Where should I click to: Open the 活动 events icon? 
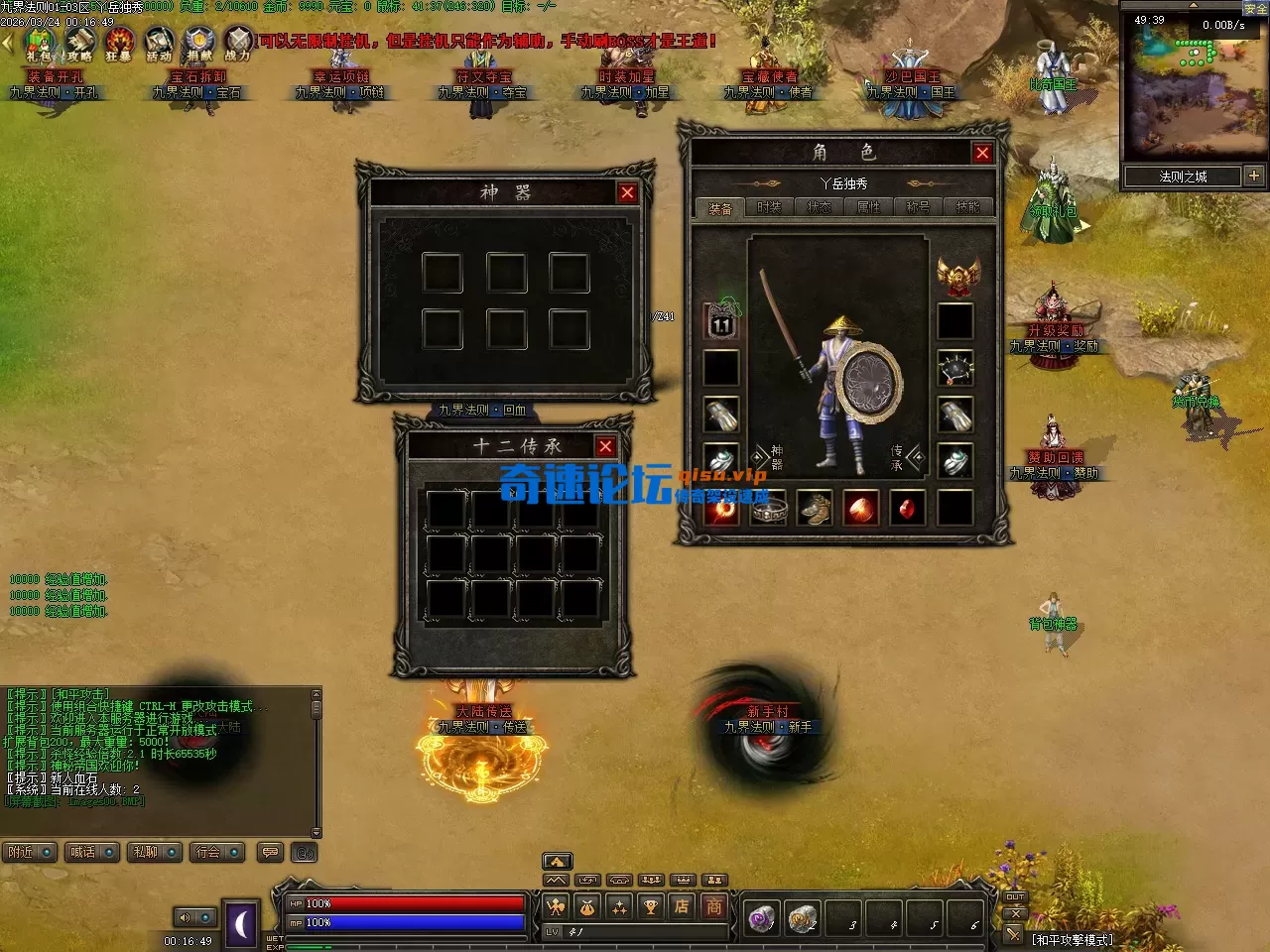[x=159, y=44]
